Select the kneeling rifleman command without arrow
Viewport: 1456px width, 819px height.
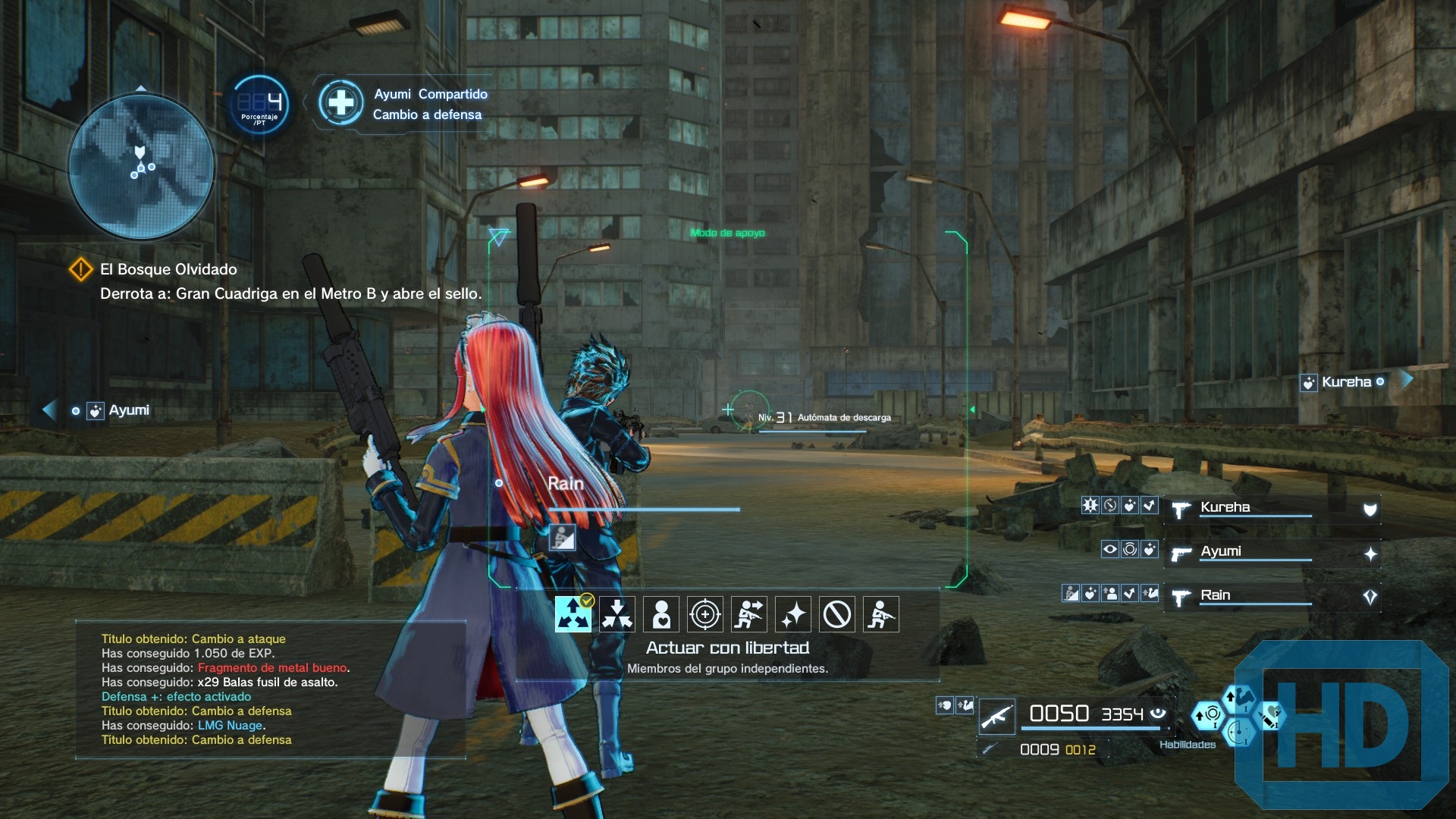[880, 614]
